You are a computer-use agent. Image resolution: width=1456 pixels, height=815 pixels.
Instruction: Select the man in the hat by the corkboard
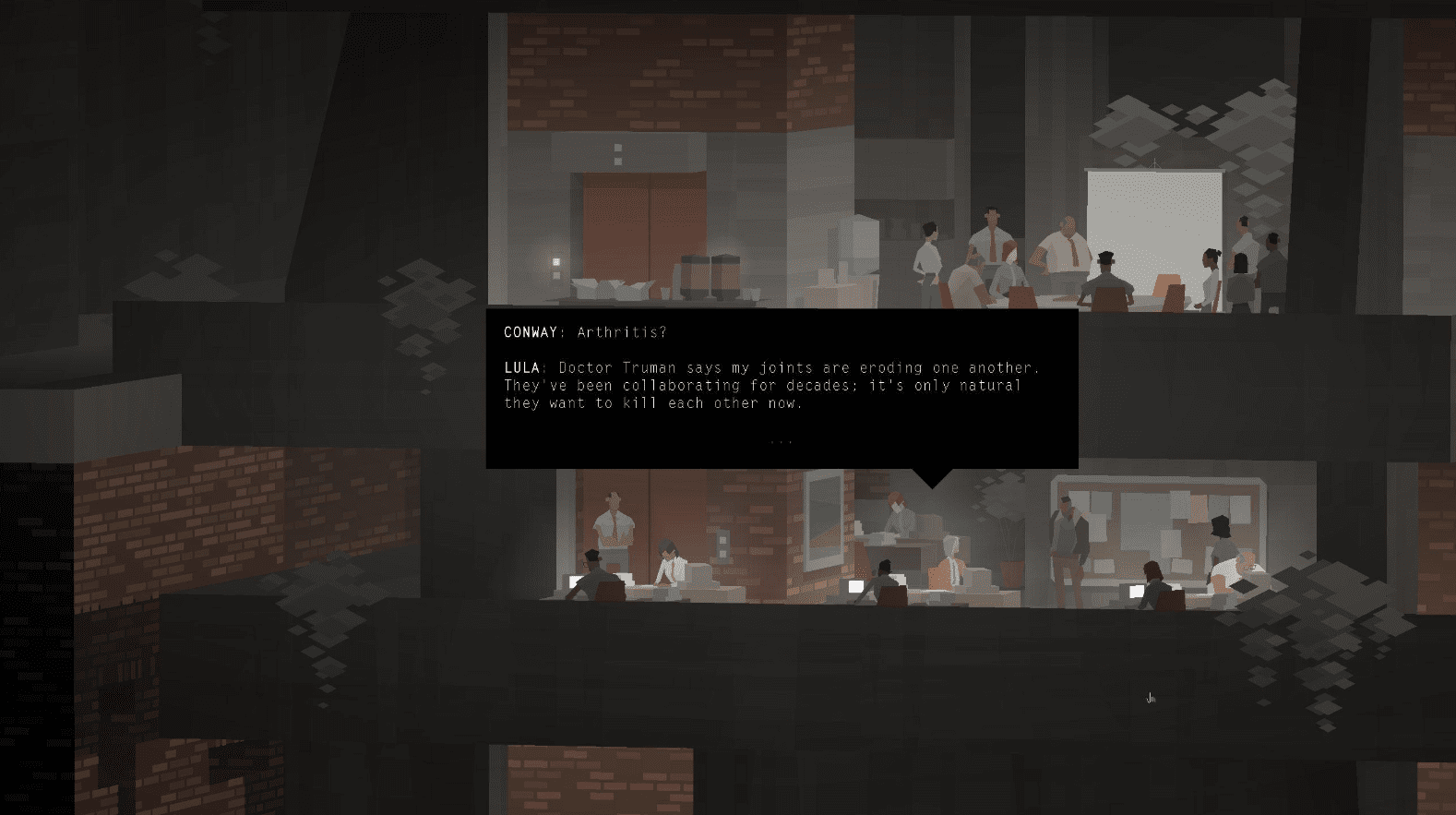(x=1068, y=535)
